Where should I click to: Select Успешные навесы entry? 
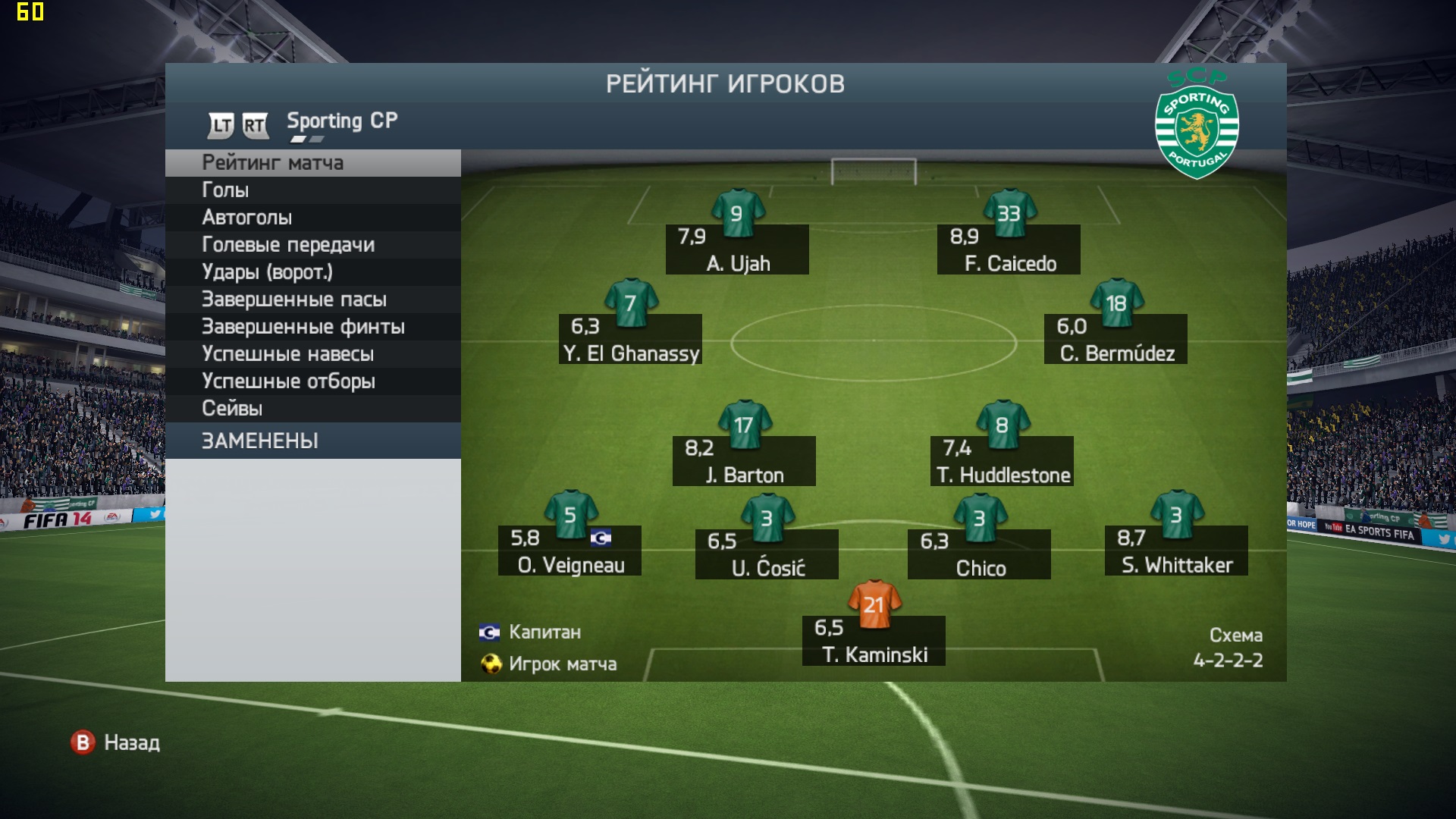click(312, 354)
